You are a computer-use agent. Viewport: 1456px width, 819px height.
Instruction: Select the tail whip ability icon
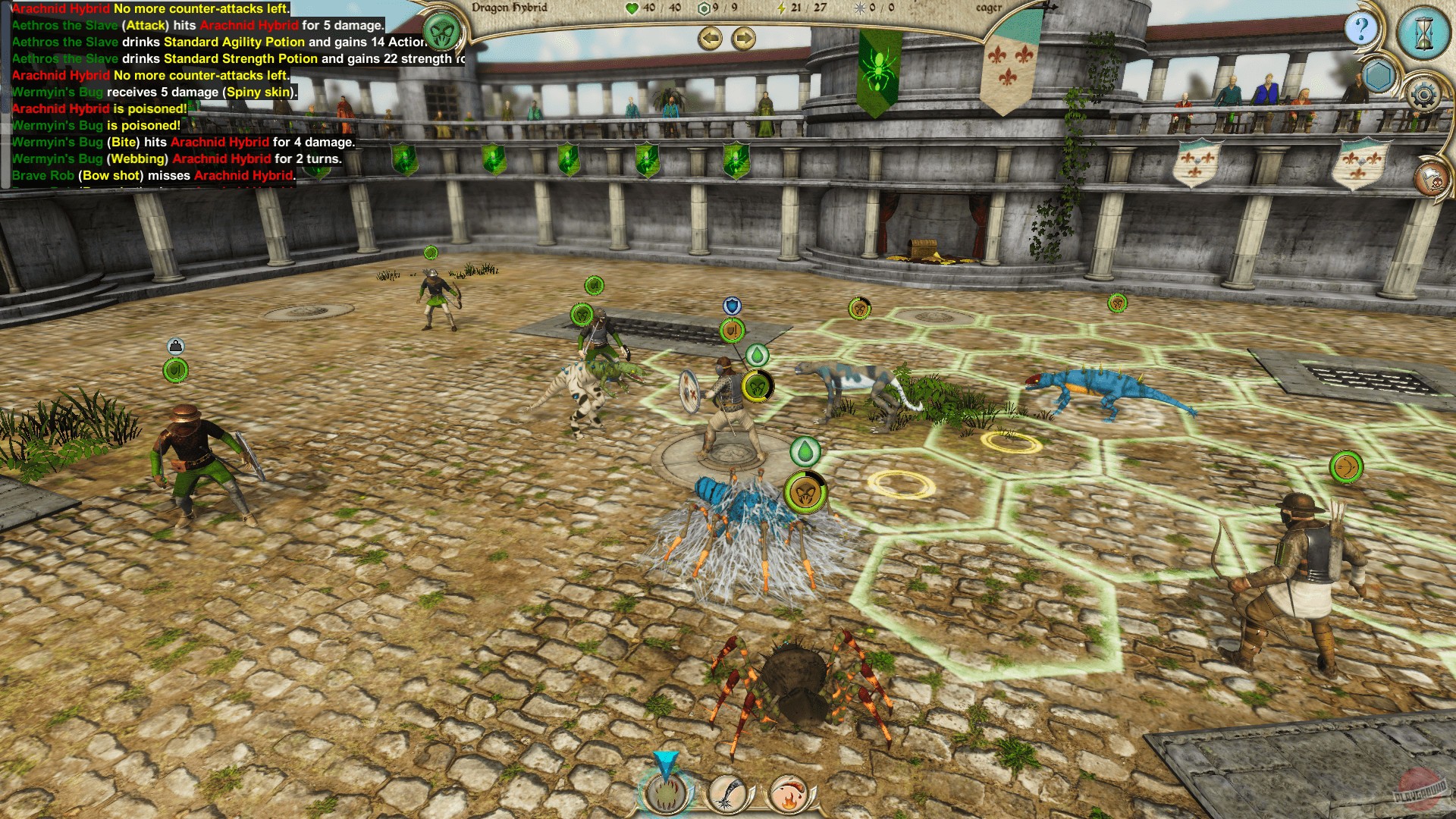coord(726,795)
